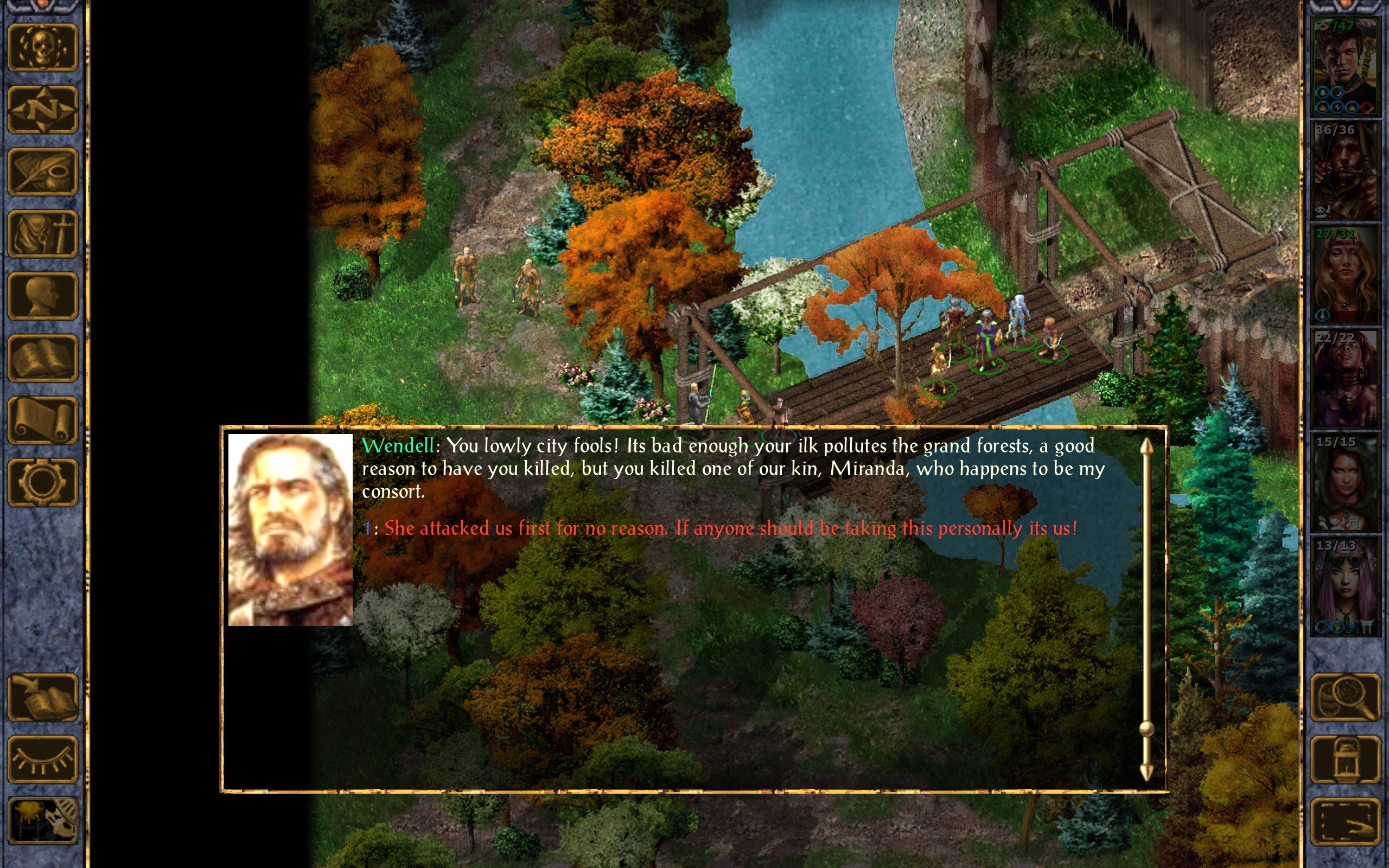1389x868 pixels.
Task: Select the first portrait, the dark-haired man
Action: pyautogui.click(x=1345, y=67)
